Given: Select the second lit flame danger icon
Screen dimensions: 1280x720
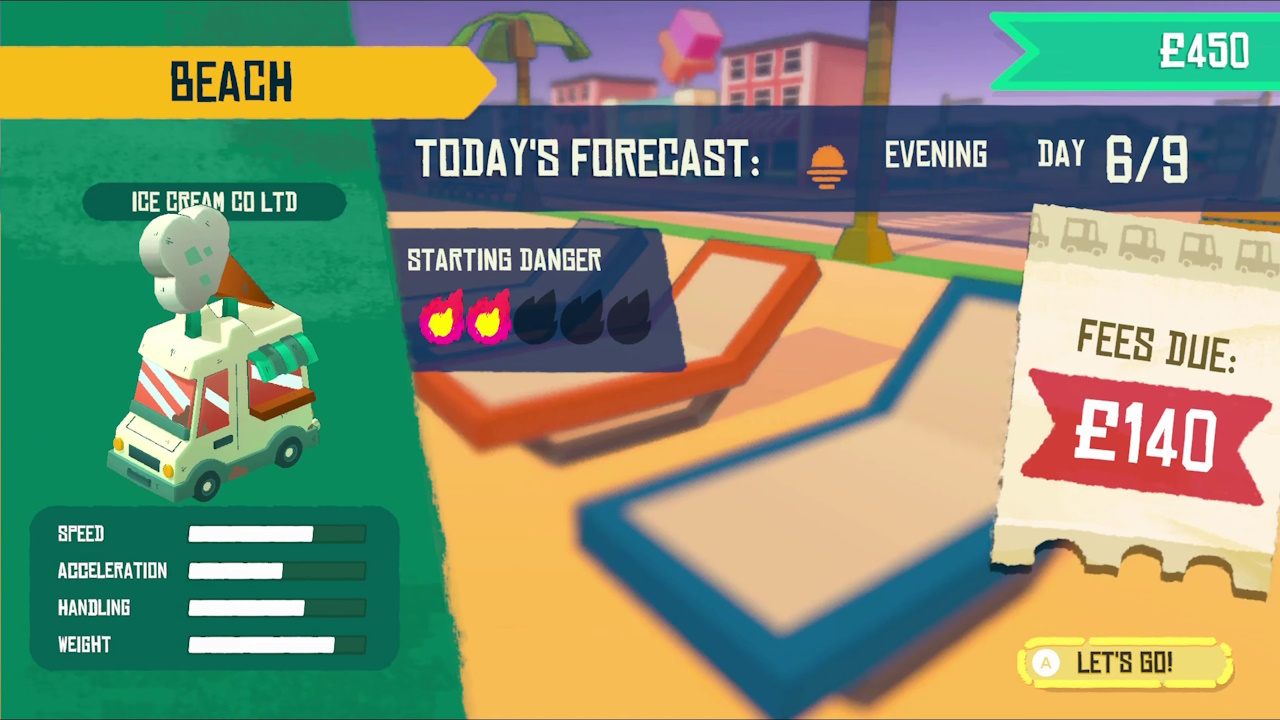Looking at the screenshot, I should (x=489, y=318).
